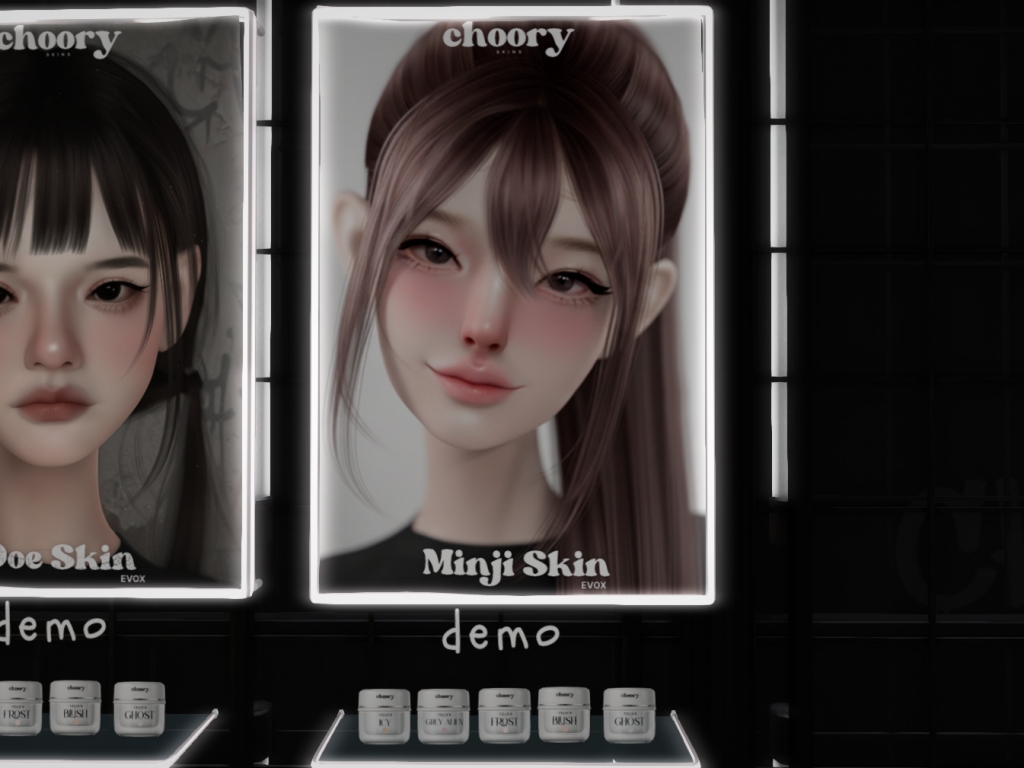
Task: Choose the Blush jar below Doe Skin
Action: click(75, 707)
